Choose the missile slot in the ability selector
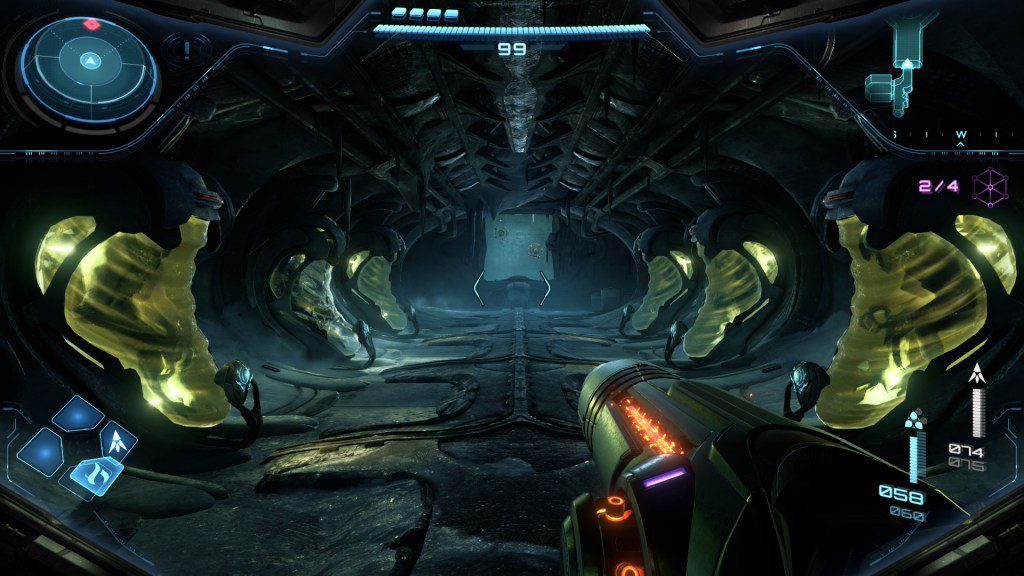 point(117,438)
